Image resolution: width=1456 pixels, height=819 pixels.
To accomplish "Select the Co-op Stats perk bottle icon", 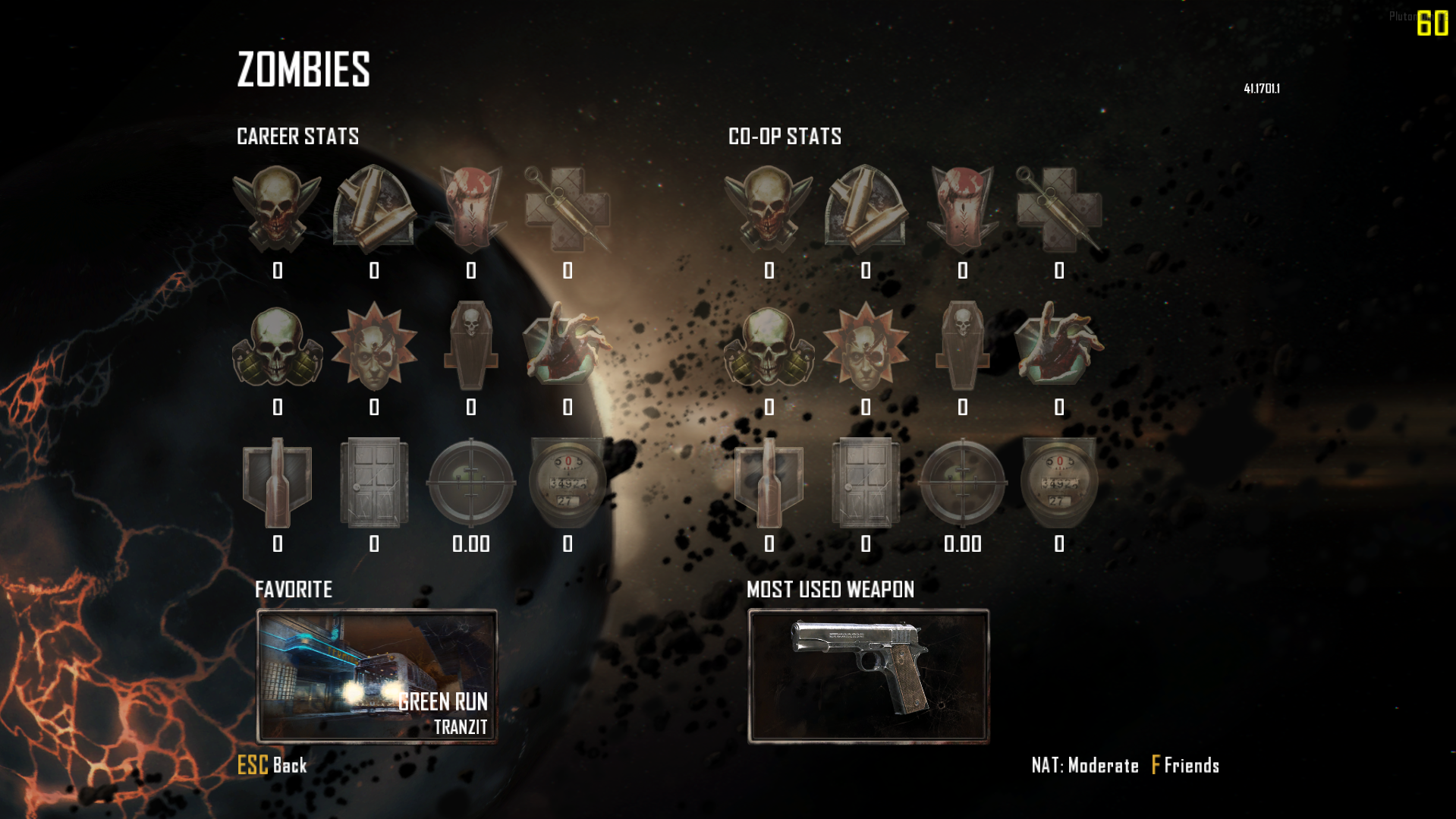I will pos(769,483).
